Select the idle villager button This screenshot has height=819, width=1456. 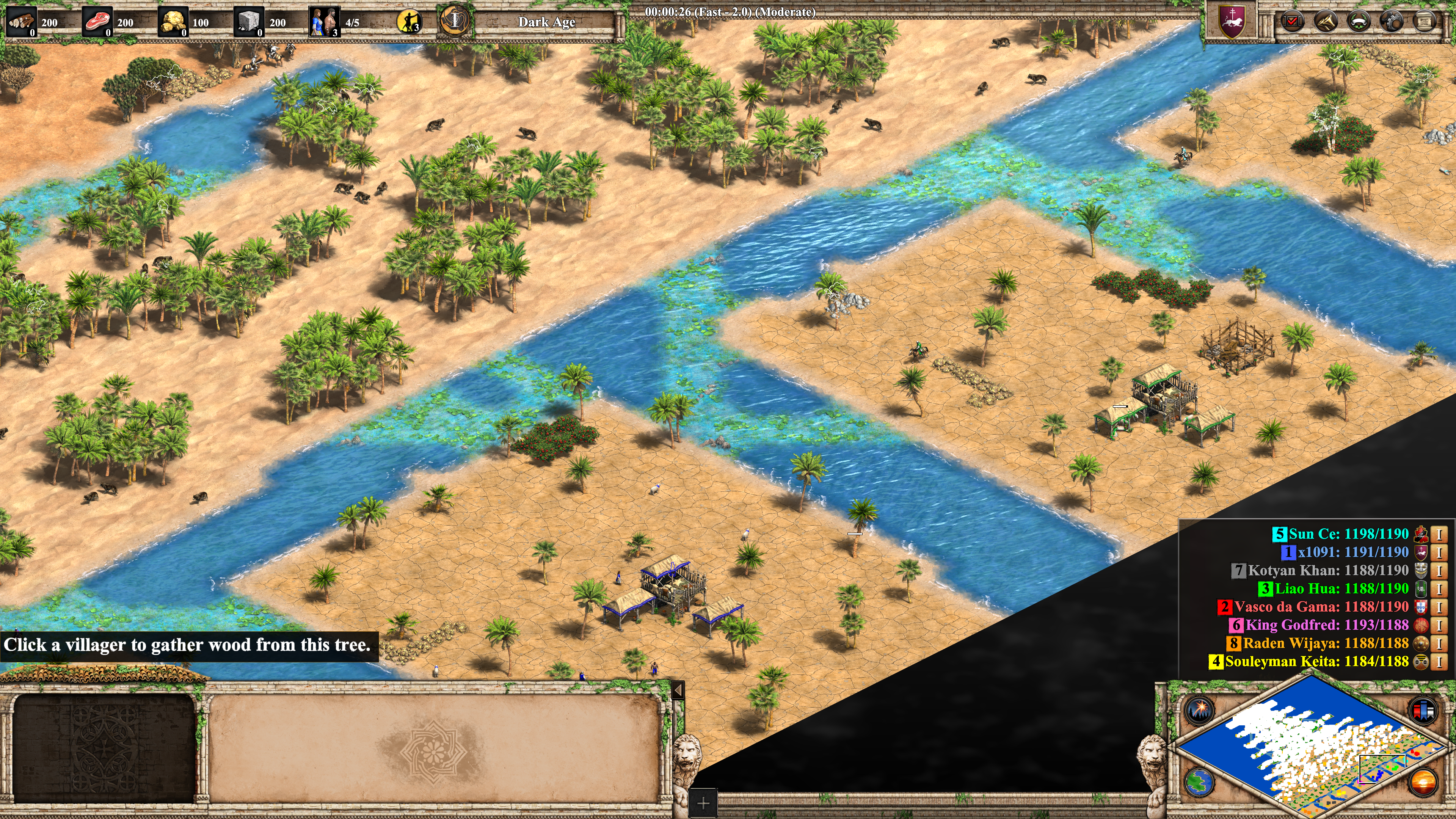click(409, 22)
